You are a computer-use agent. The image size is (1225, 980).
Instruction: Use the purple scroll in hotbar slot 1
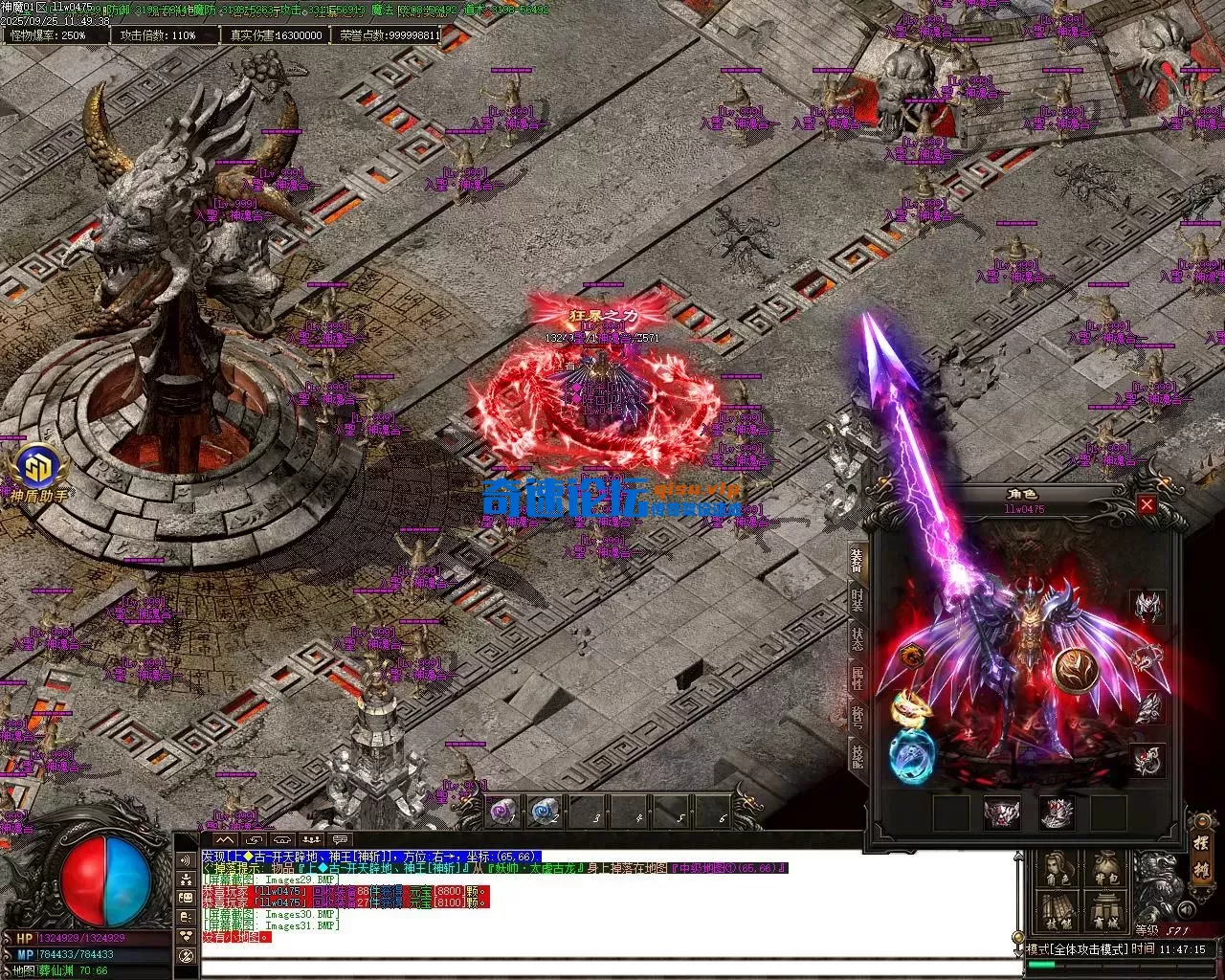click(x=504, y=813)
